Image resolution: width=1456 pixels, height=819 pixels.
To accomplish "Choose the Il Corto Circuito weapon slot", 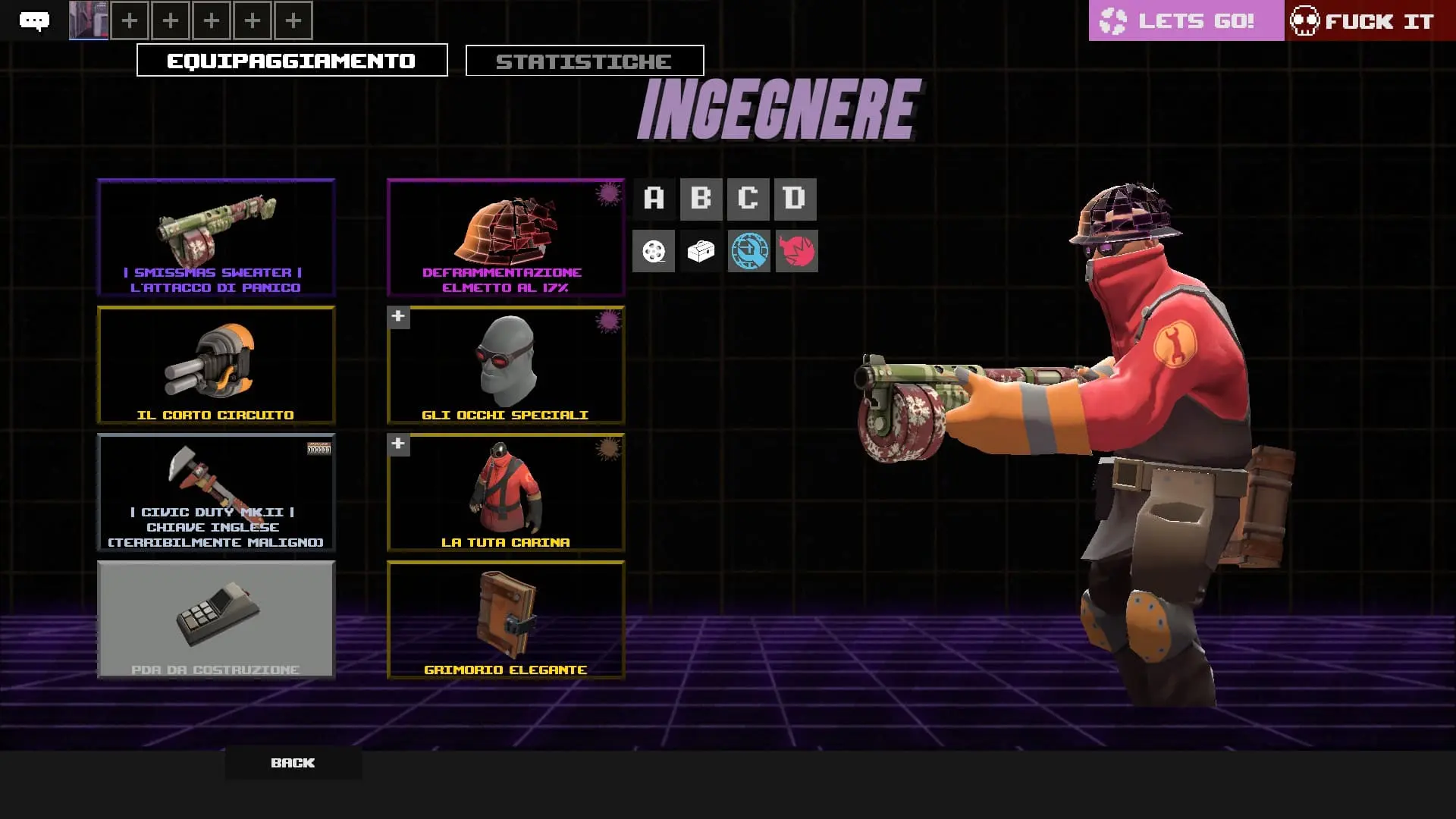I will click(216, 365).
